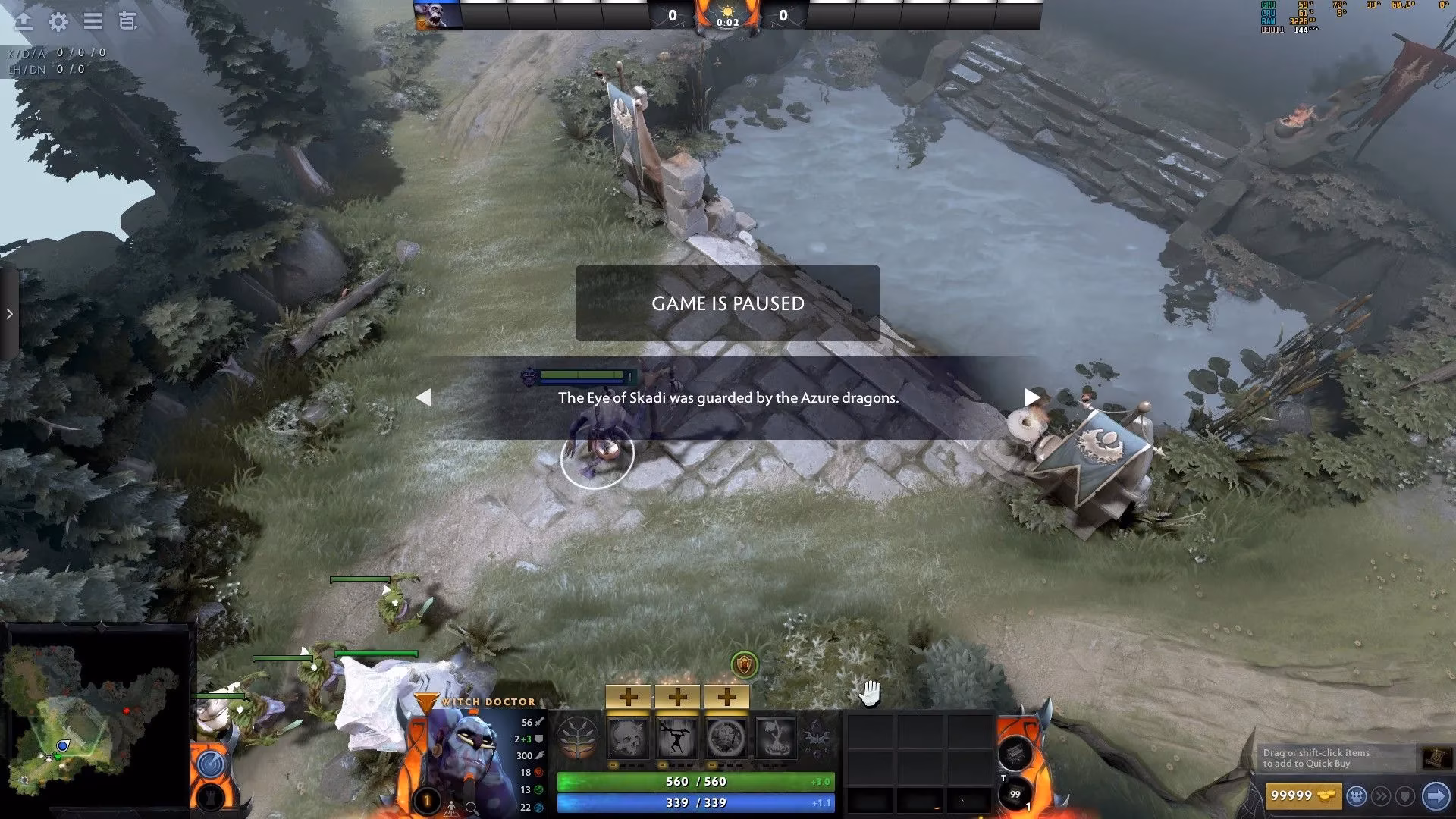This screenshot has height=819, width=1456.
Task: Go to previous tip with left arrow
Action: (425, 397)
